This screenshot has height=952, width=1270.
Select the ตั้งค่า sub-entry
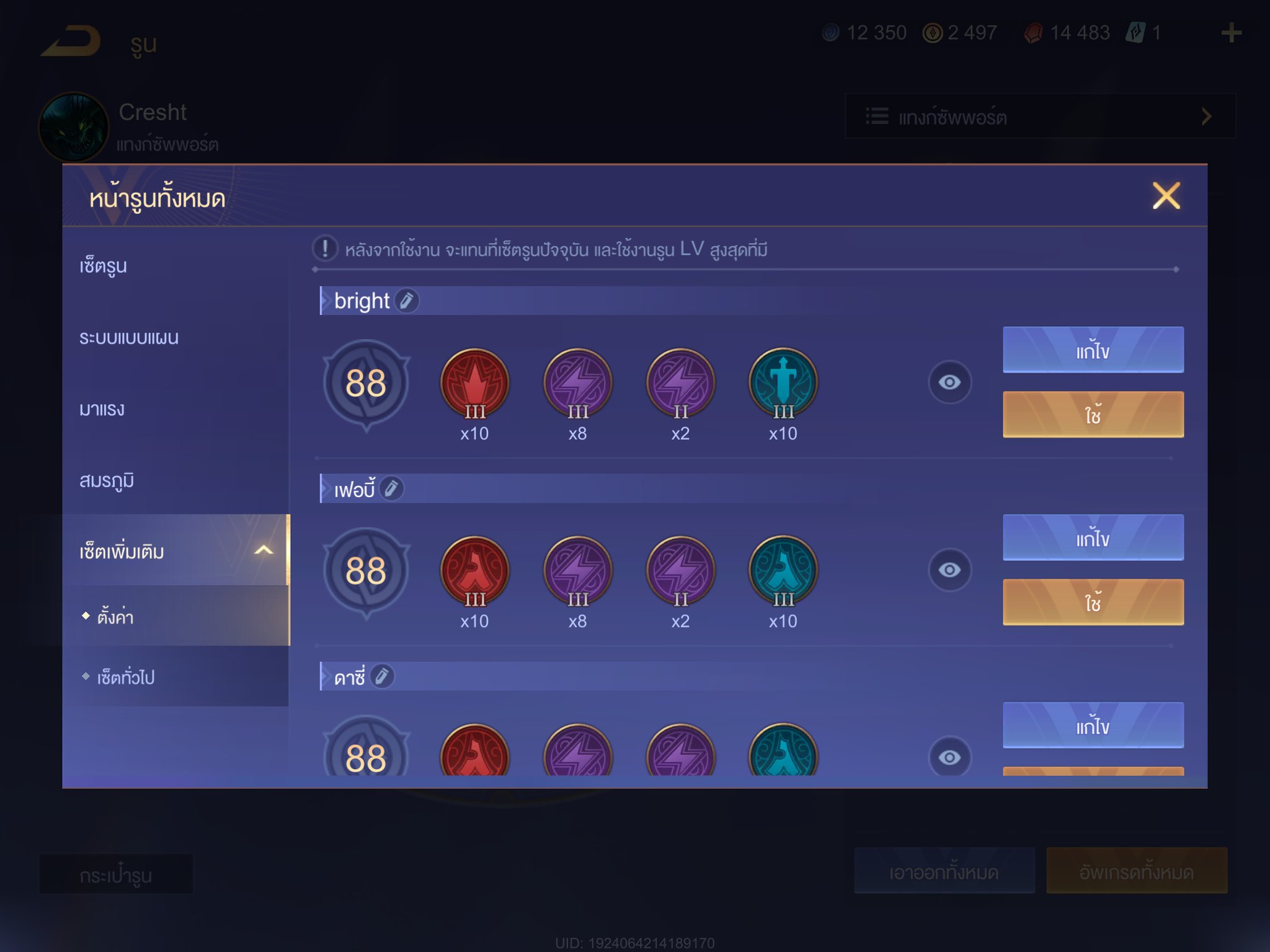[x=116, y=617]
